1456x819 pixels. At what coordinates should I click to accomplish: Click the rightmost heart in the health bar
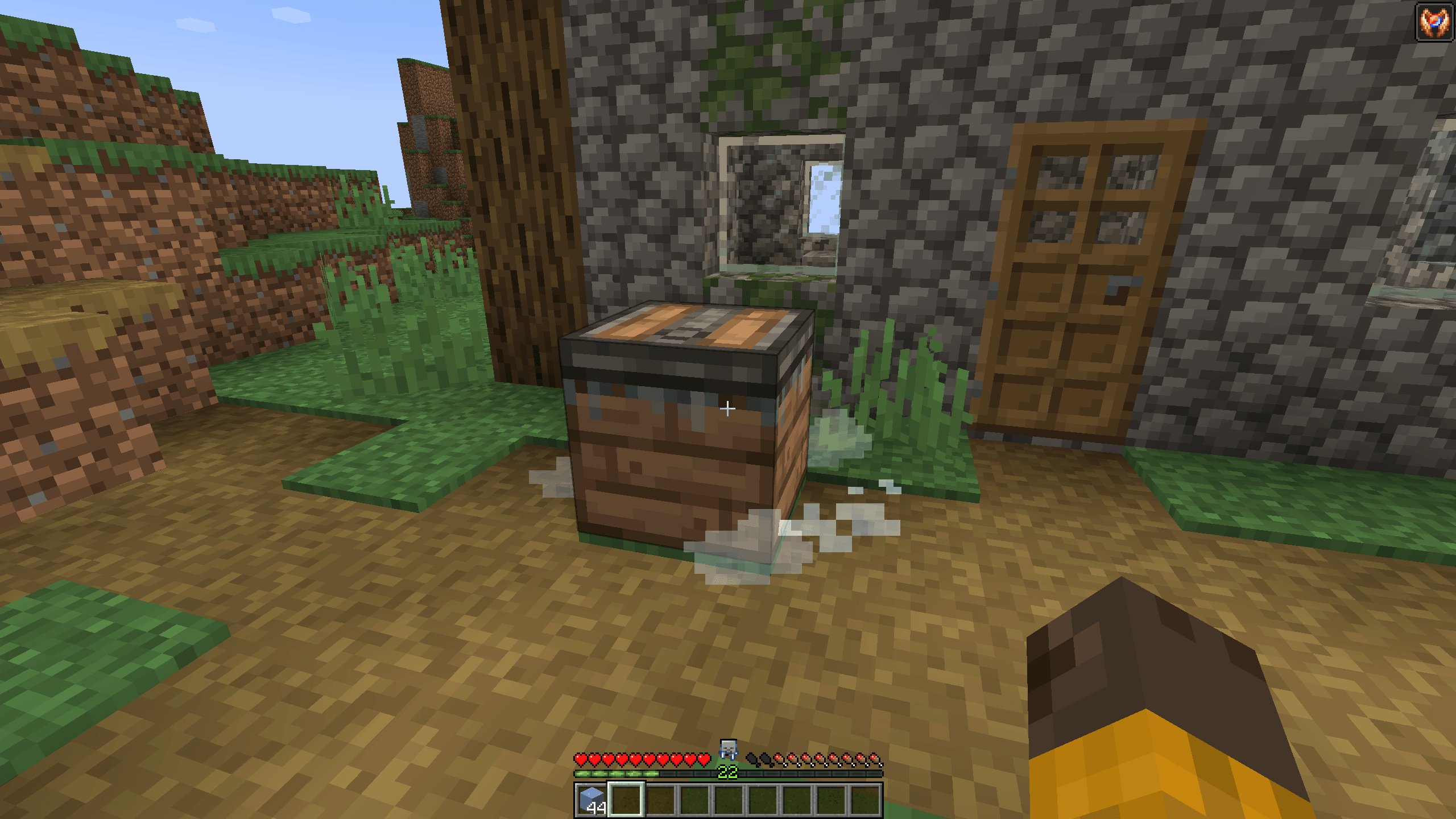pyautogui.click(x=703, y=759)
